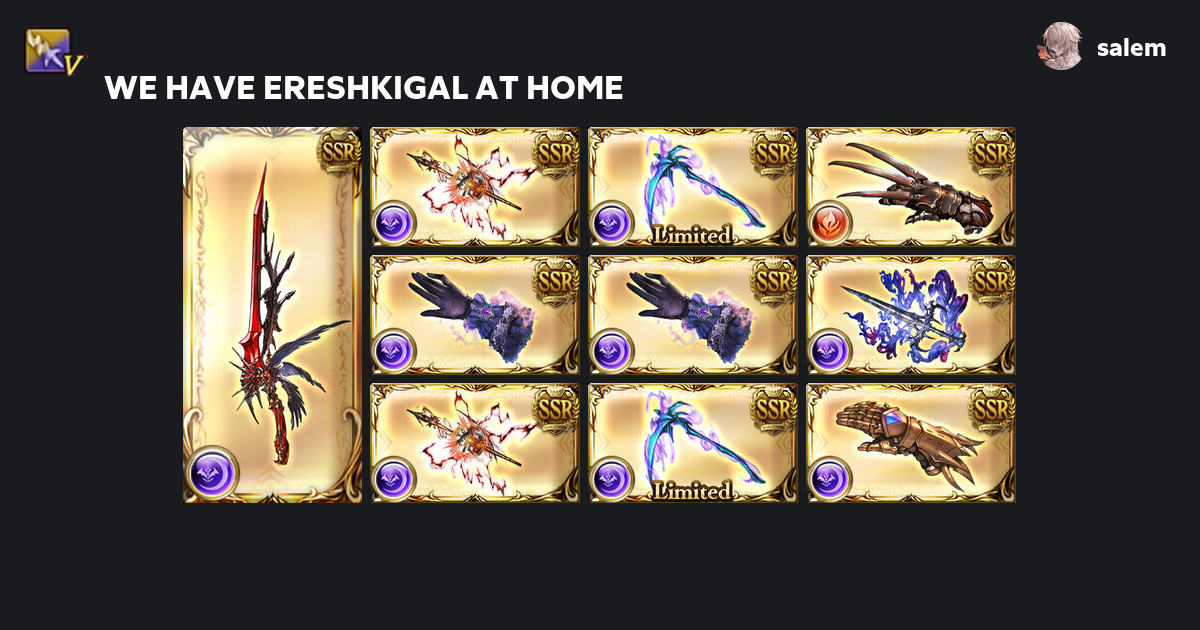Click the salem username
This screenshot has width=1200, height=630.
click(x=1131, y=48)
